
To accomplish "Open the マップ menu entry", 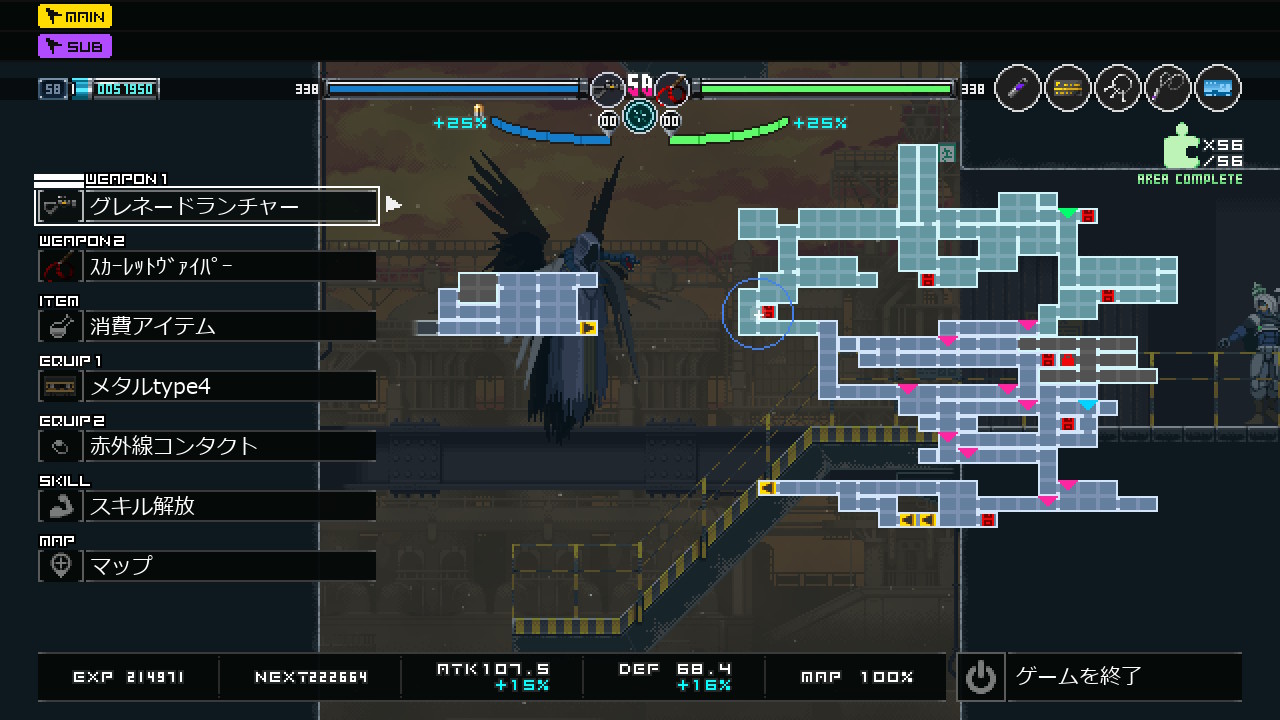I will click(x=207, y=565).
